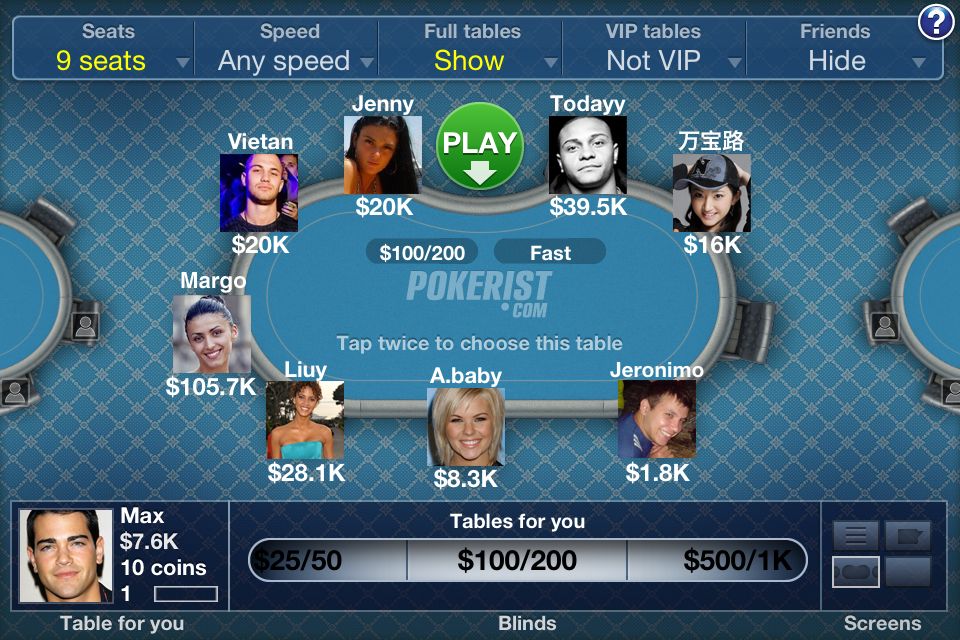Click Margo's player portrait
The width and height of the screenshot is (960, 640).
pos(211,334)
